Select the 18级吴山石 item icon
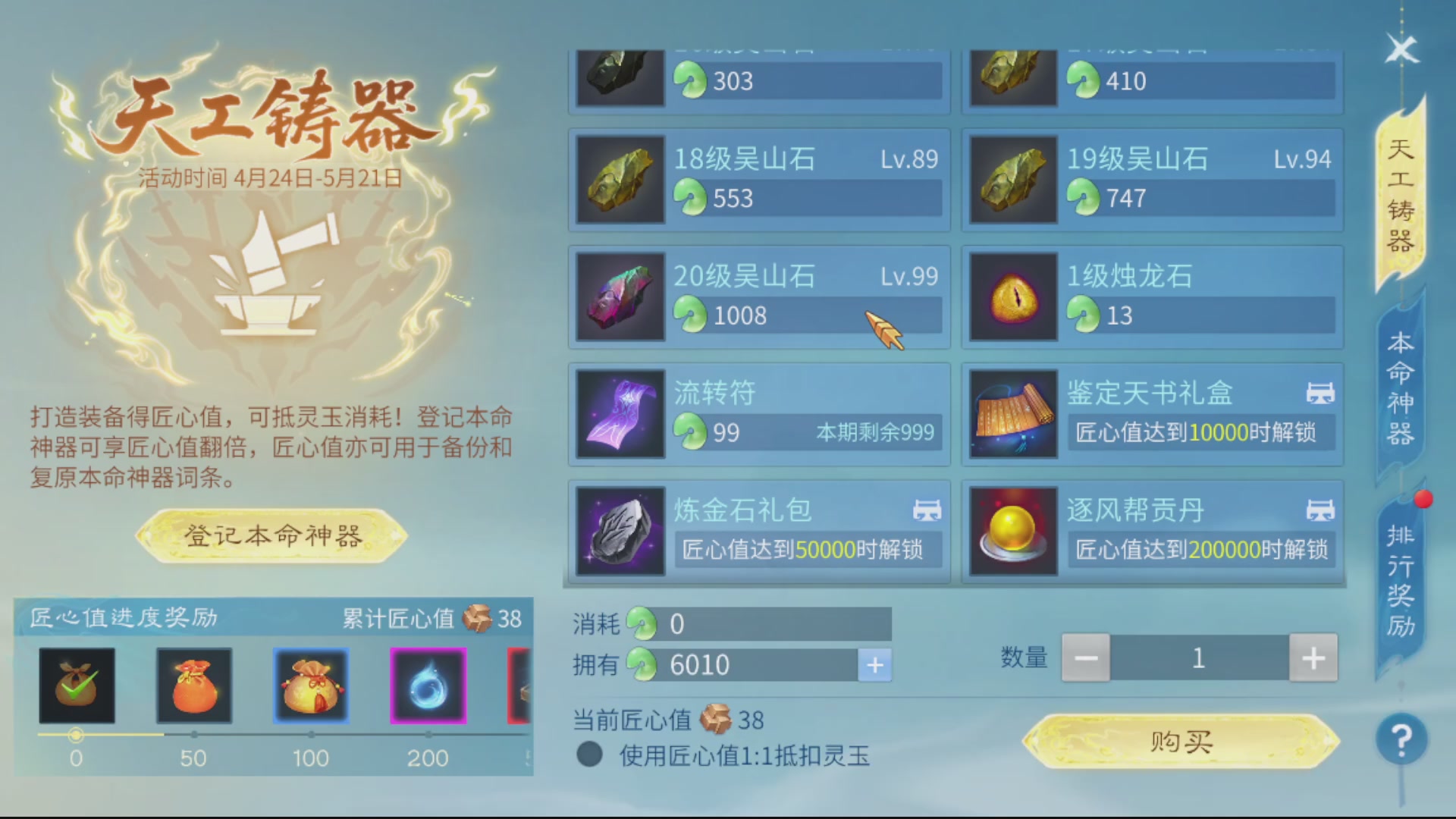The height and width of the screenshot is (819, 1456). pyautogui.click(x=620, y=180)
